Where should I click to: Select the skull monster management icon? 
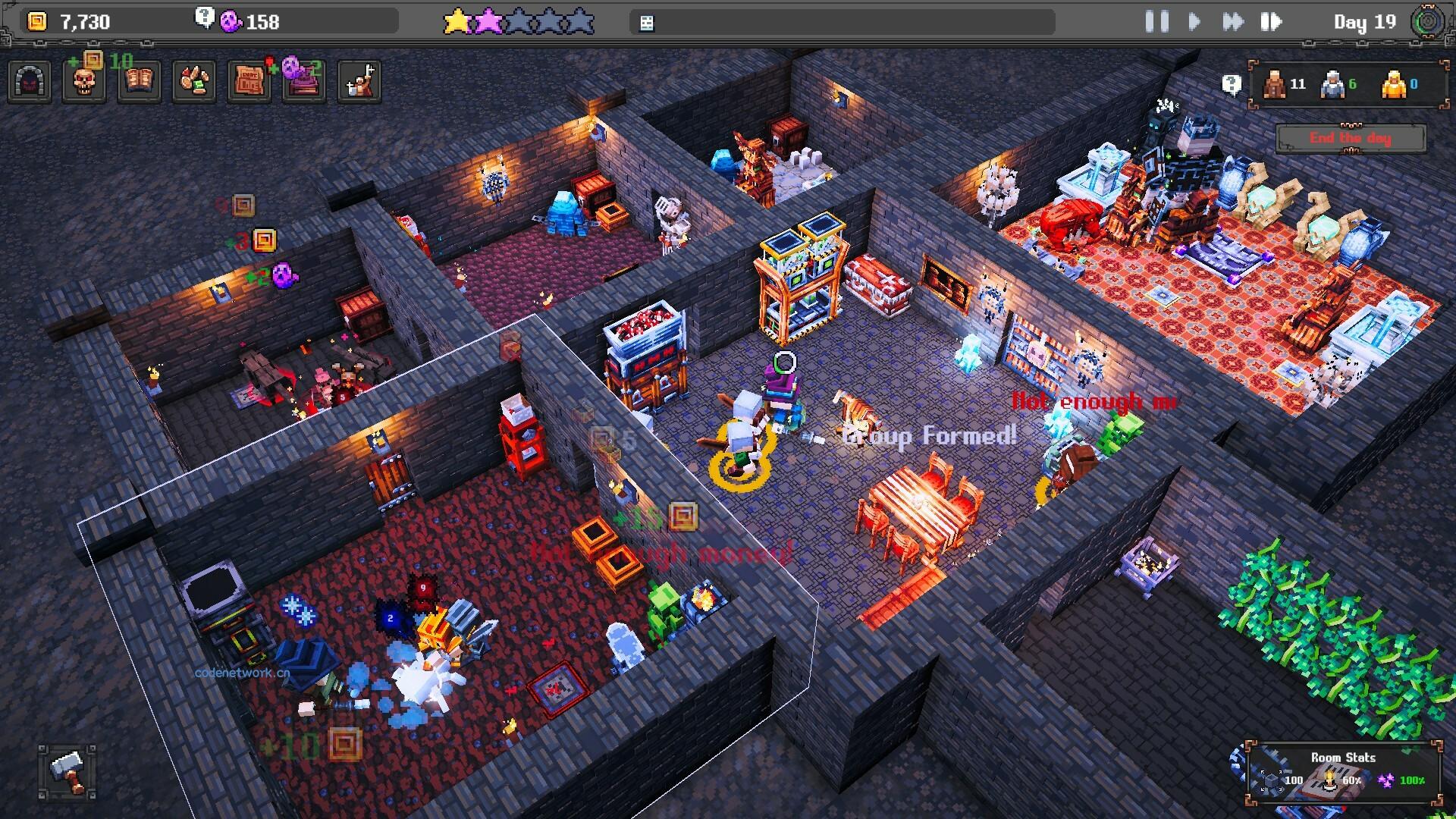[85, 81]
